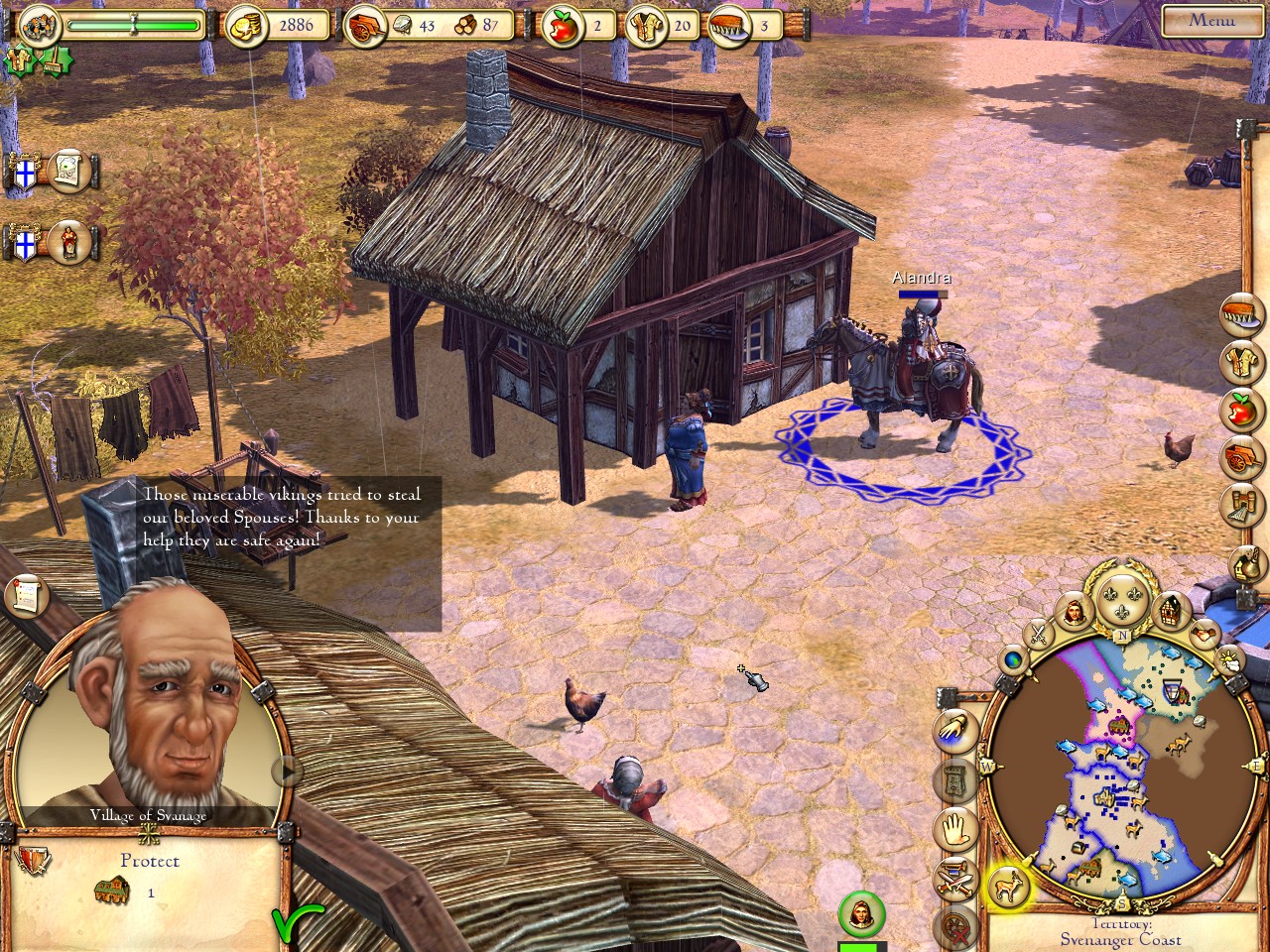The height and width of the screenshot is (952, 1270).
Task: Click the minimap territory view
Action: click(x=1123, y=764)
